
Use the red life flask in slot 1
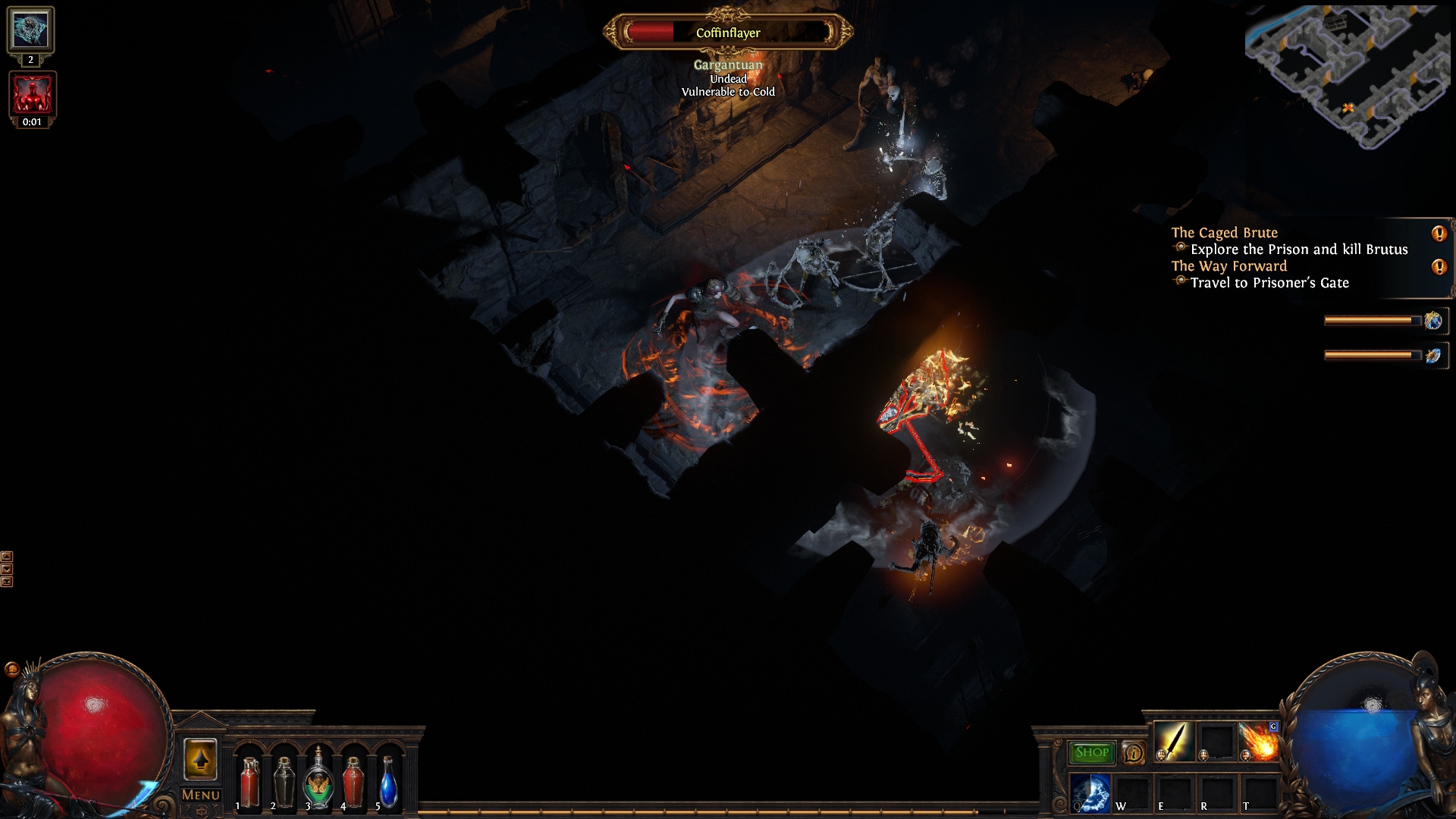click(x=249, y=781)
